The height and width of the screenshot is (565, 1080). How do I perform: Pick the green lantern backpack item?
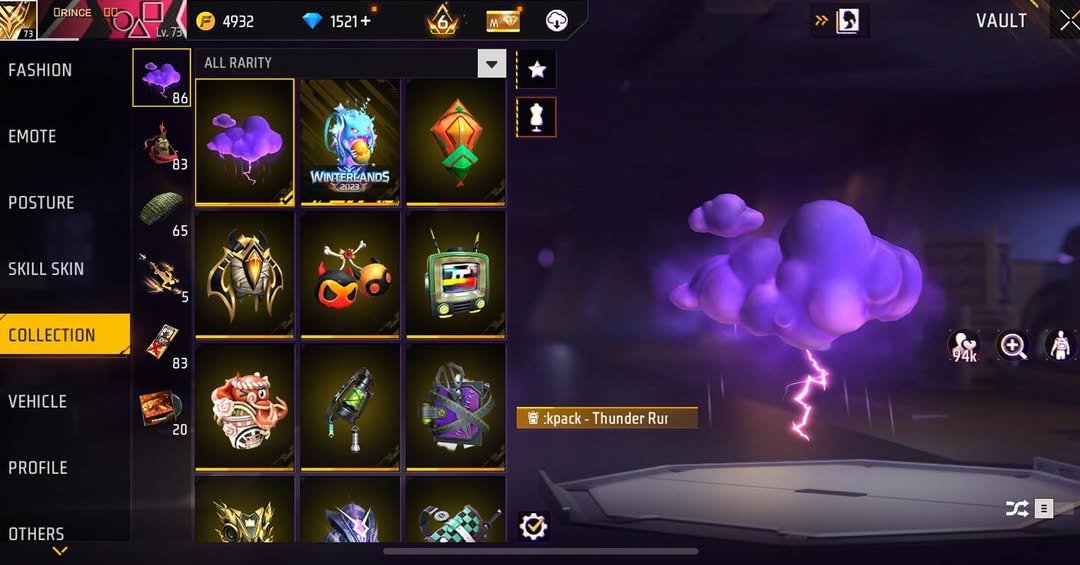tap(350, 405)
